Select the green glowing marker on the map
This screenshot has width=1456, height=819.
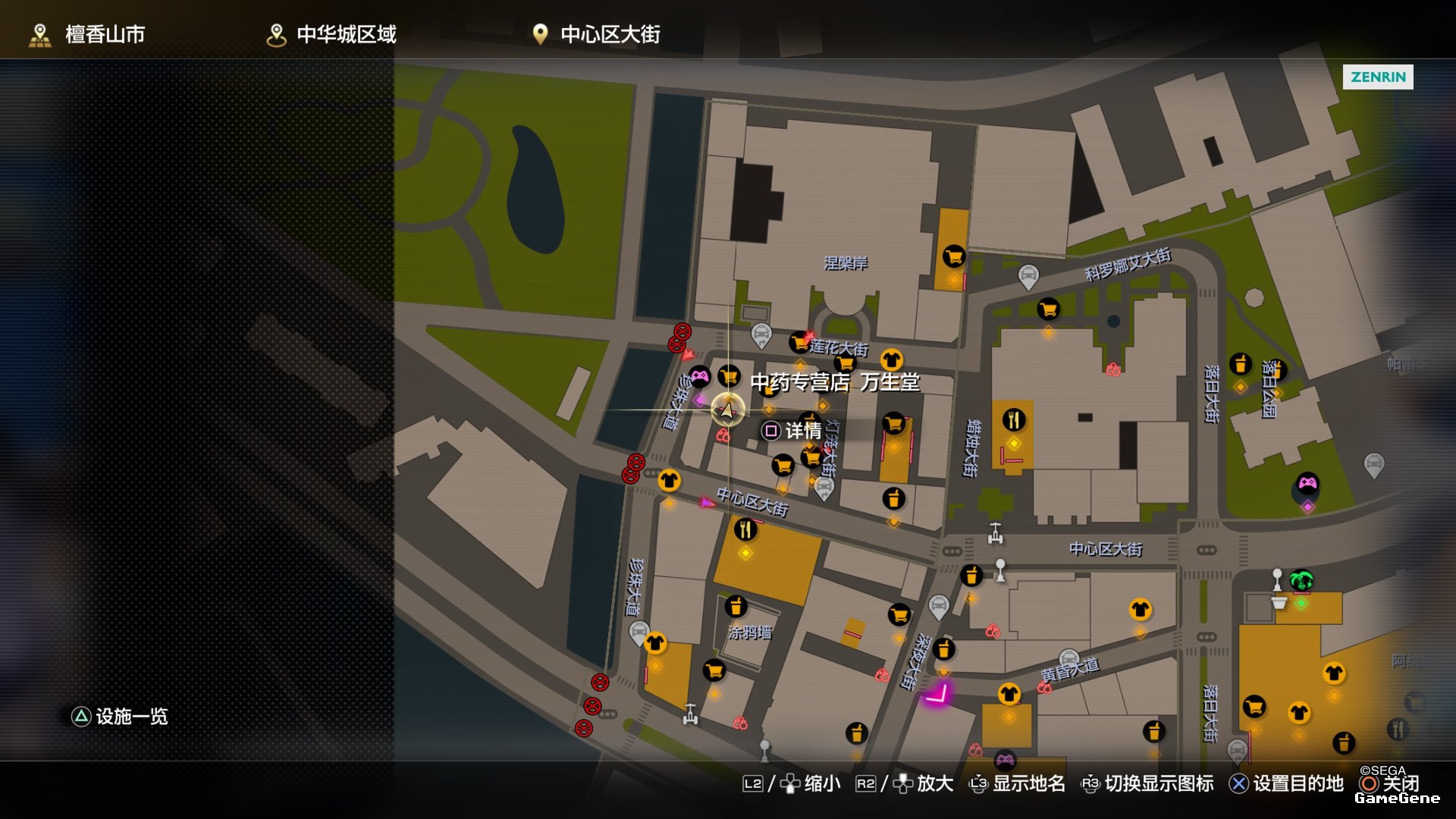(x=1301, y=582)
